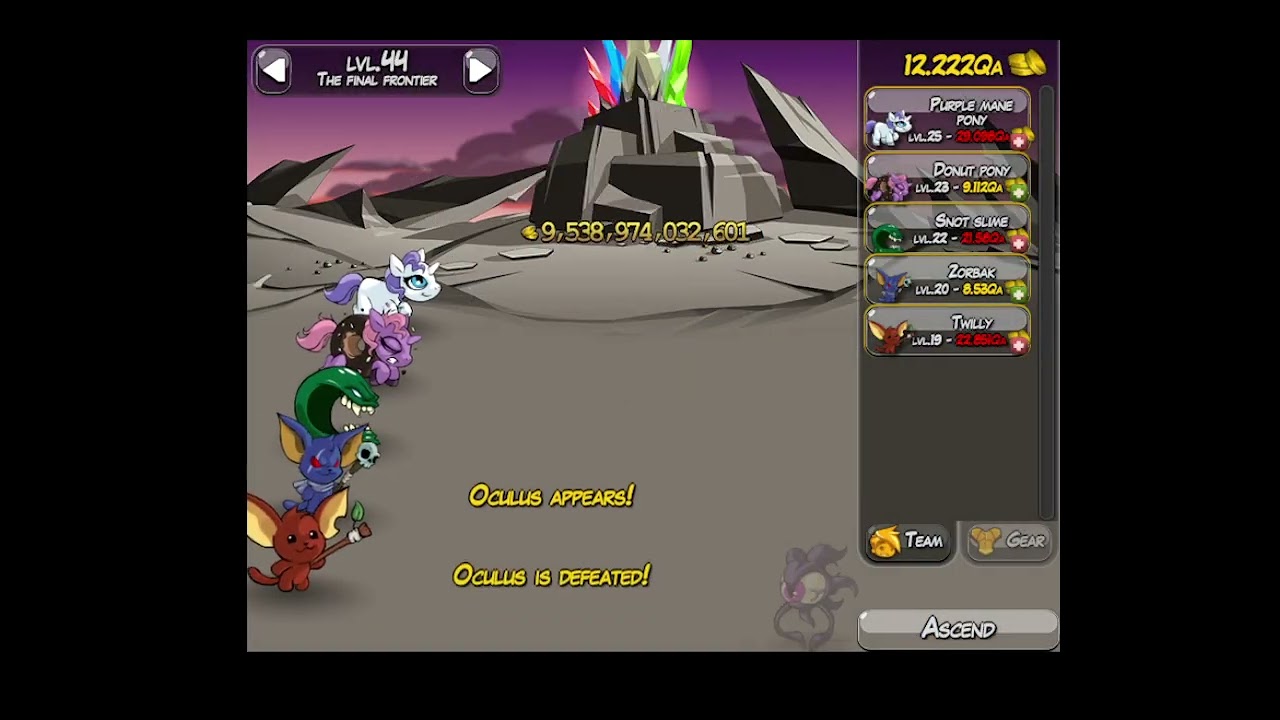This screenshot has height=720, width=1280.
Task: Switch to the Gear tab
Action: tap(1007, 542)
